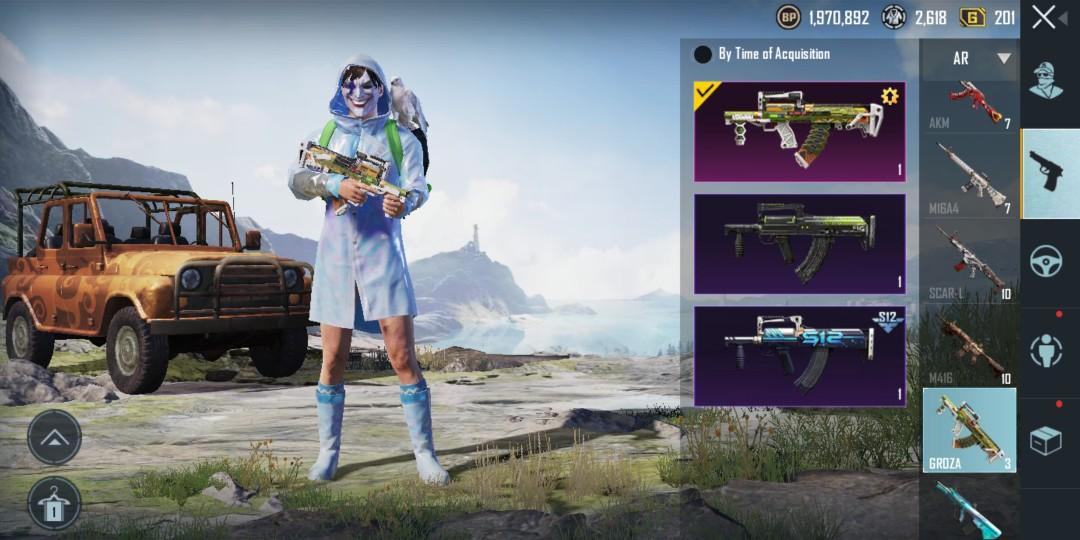Choose the black and green Groza skin
The width and height of the screenshot is (1080, 540).
tap(799, 244)
